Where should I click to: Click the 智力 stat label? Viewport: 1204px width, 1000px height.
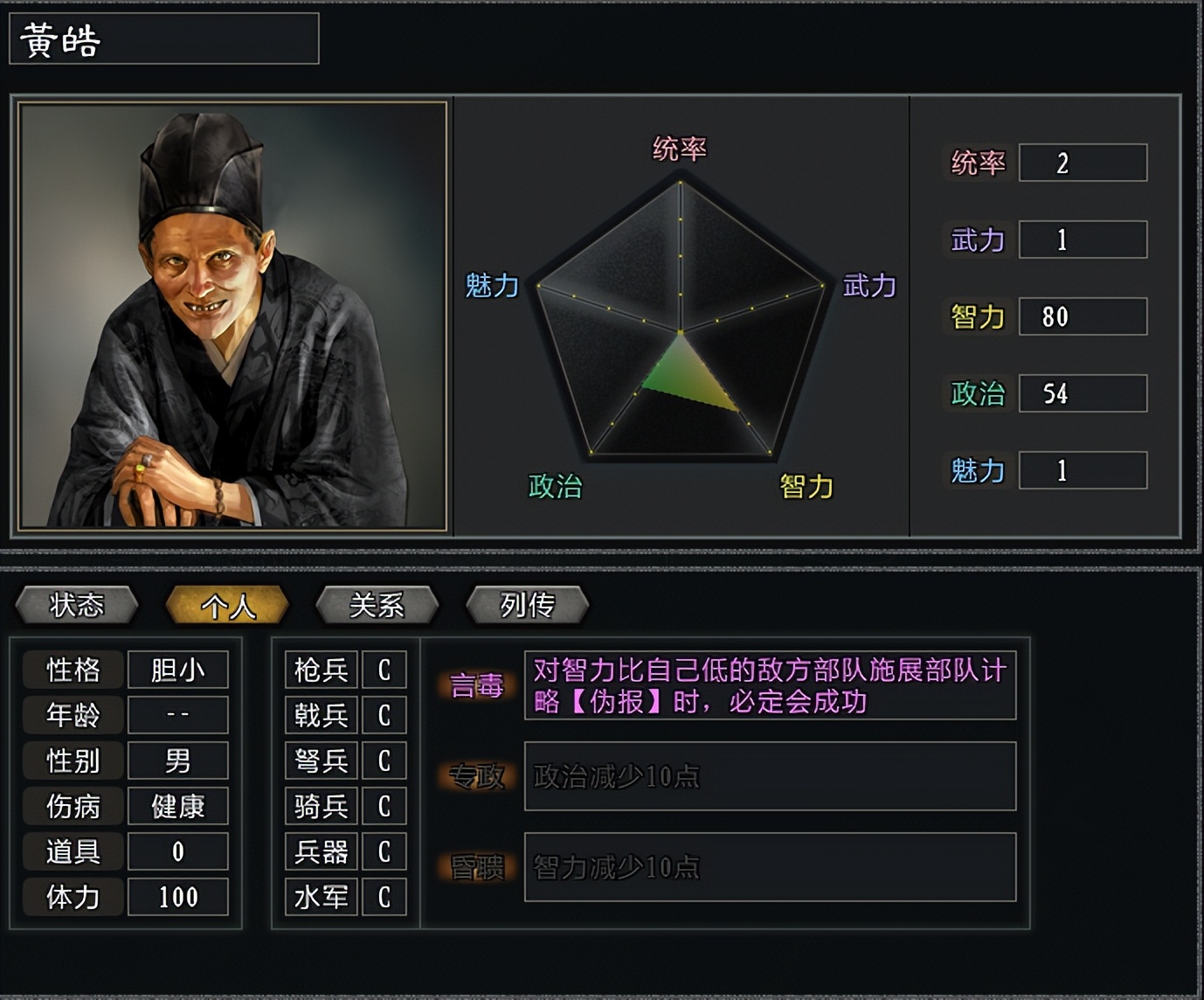pos(977,316)
